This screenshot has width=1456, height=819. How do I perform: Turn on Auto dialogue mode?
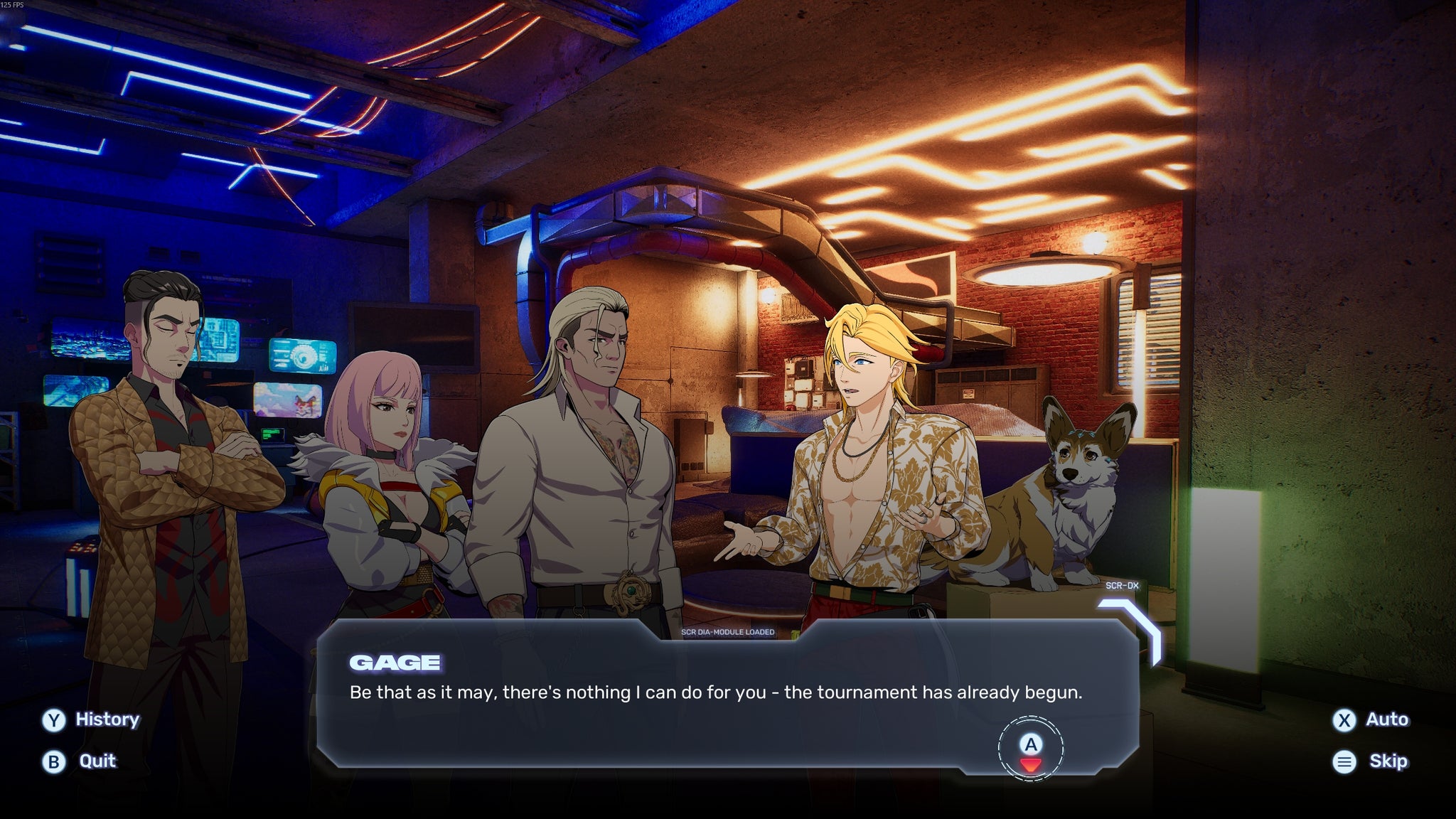tap(1371, 719)
